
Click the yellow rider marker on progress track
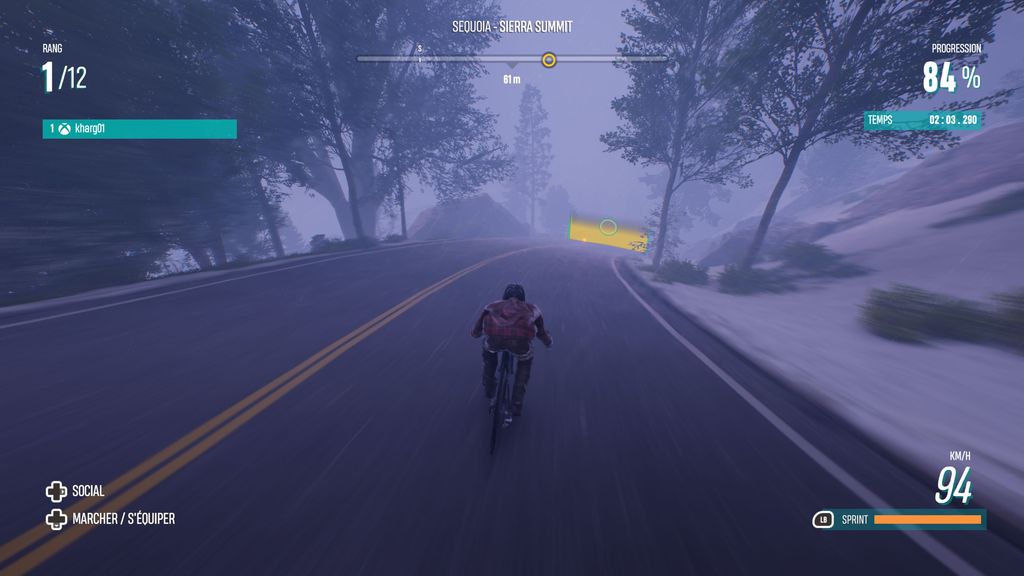click(548, 60)
